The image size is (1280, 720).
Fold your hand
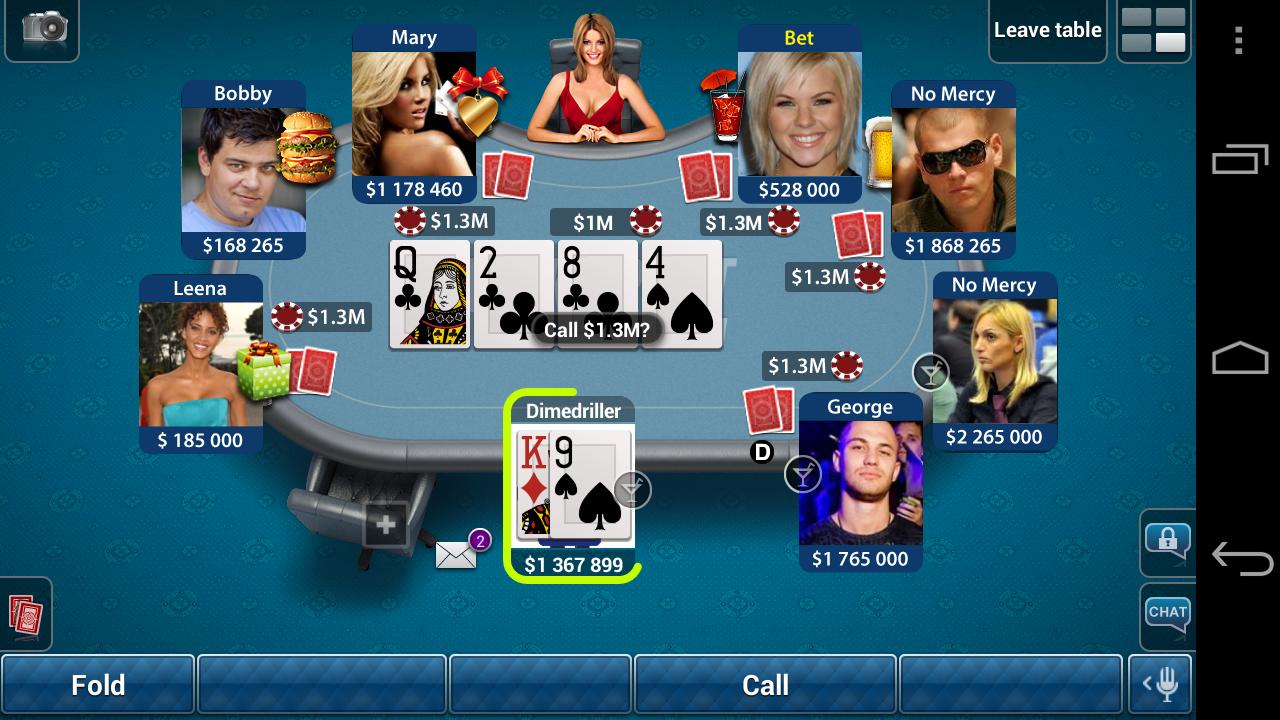(x=97, y=685)
